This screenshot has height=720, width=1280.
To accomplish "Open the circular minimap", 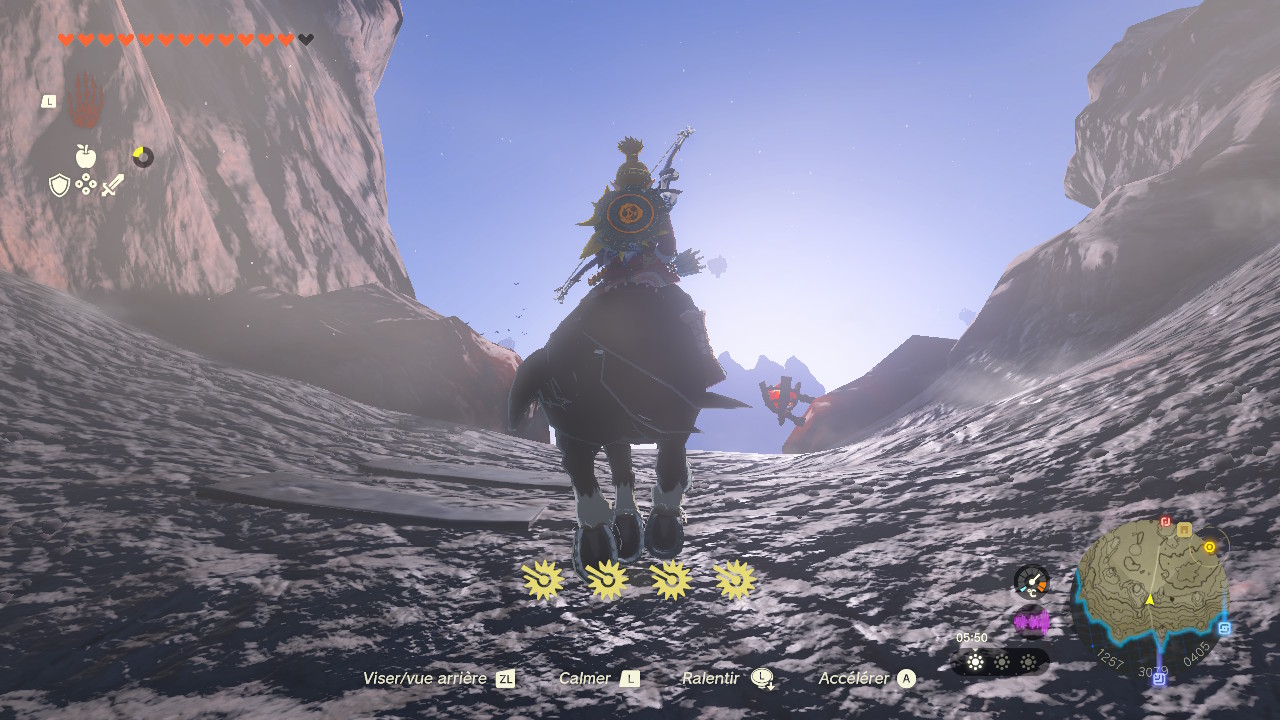I will click(x=1150, y=595).
